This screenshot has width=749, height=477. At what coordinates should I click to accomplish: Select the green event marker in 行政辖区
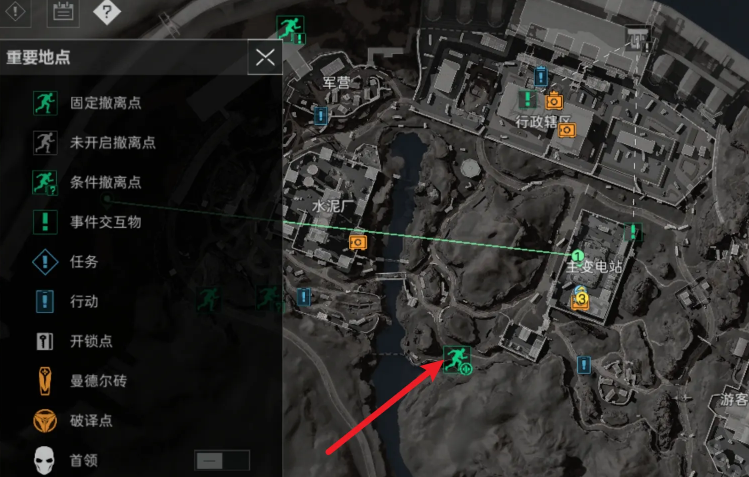(x=528, y=100)
